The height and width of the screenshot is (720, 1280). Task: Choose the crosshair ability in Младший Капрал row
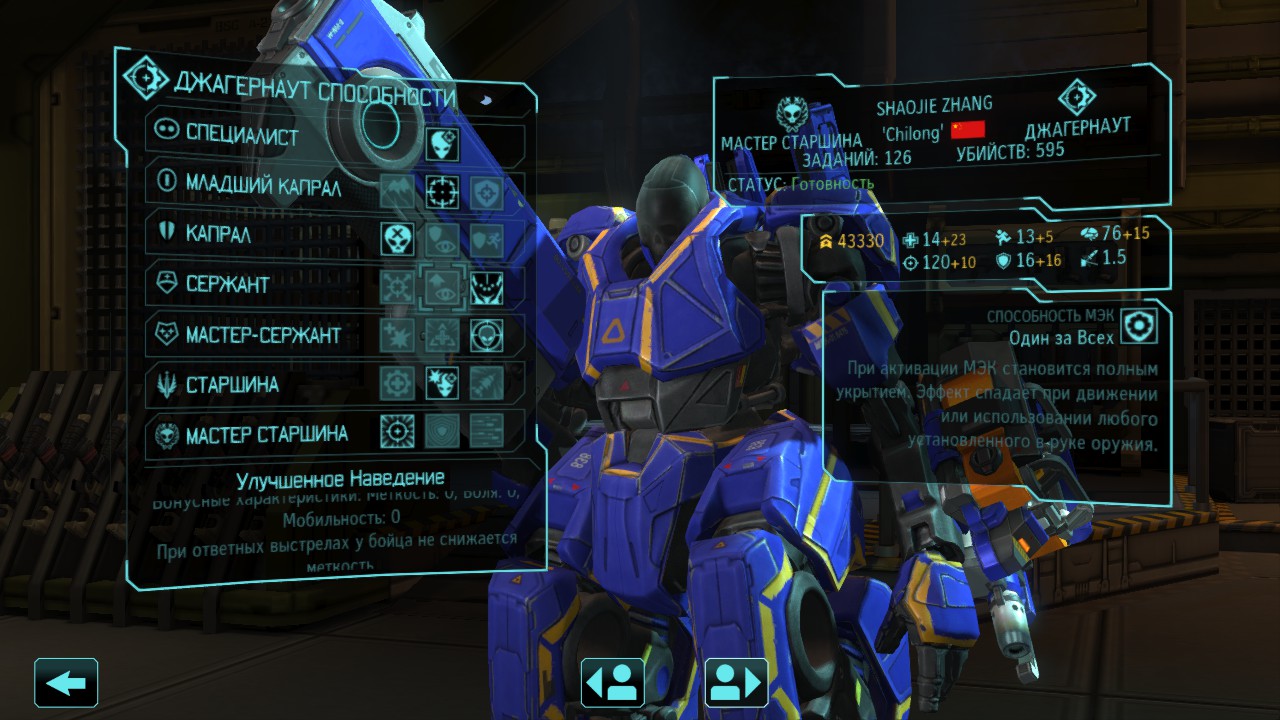click(443, 191)
